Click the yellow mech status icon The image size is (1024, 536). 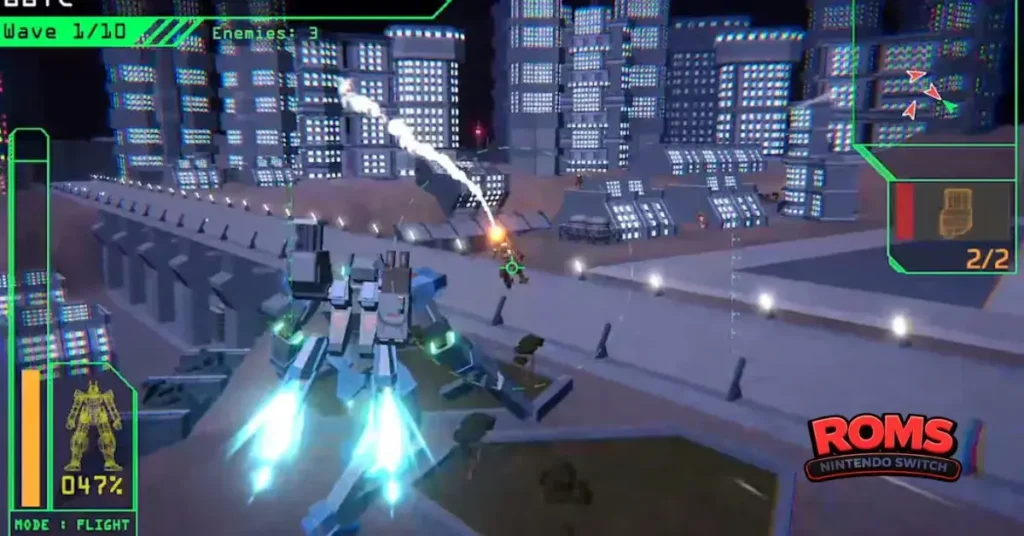coord(91,426)
